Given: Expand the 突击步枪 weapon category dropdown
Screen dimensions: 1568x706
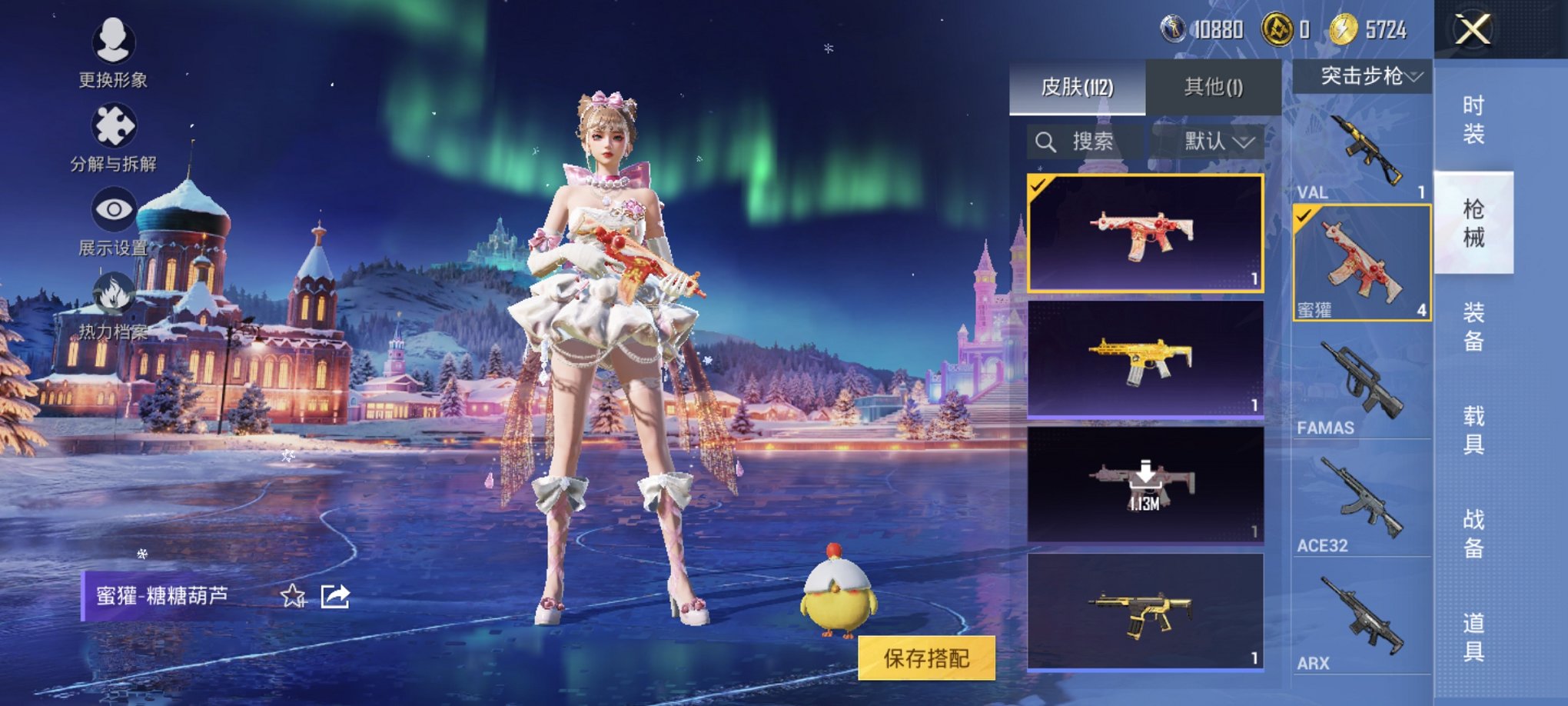Looking at the screenshot, I should pos(1362,77).
